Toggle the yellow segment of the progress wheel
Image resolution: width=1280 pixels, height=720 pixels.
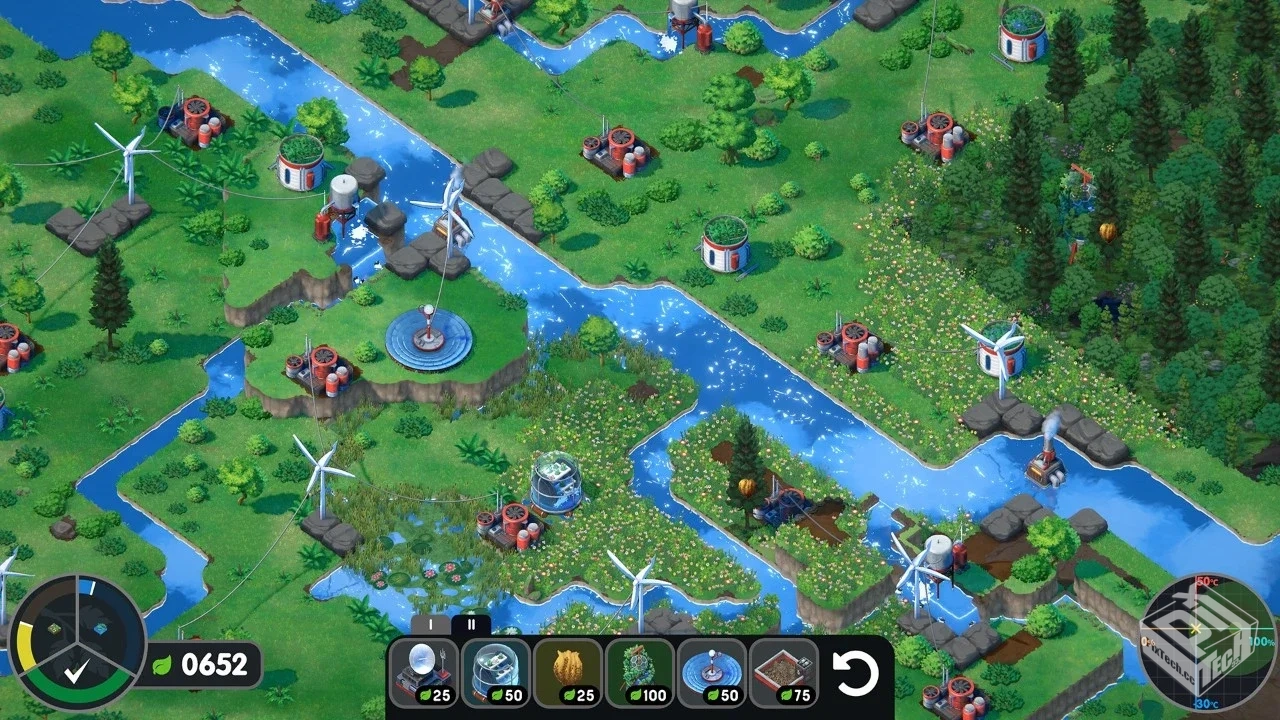(x=25, y=645)
